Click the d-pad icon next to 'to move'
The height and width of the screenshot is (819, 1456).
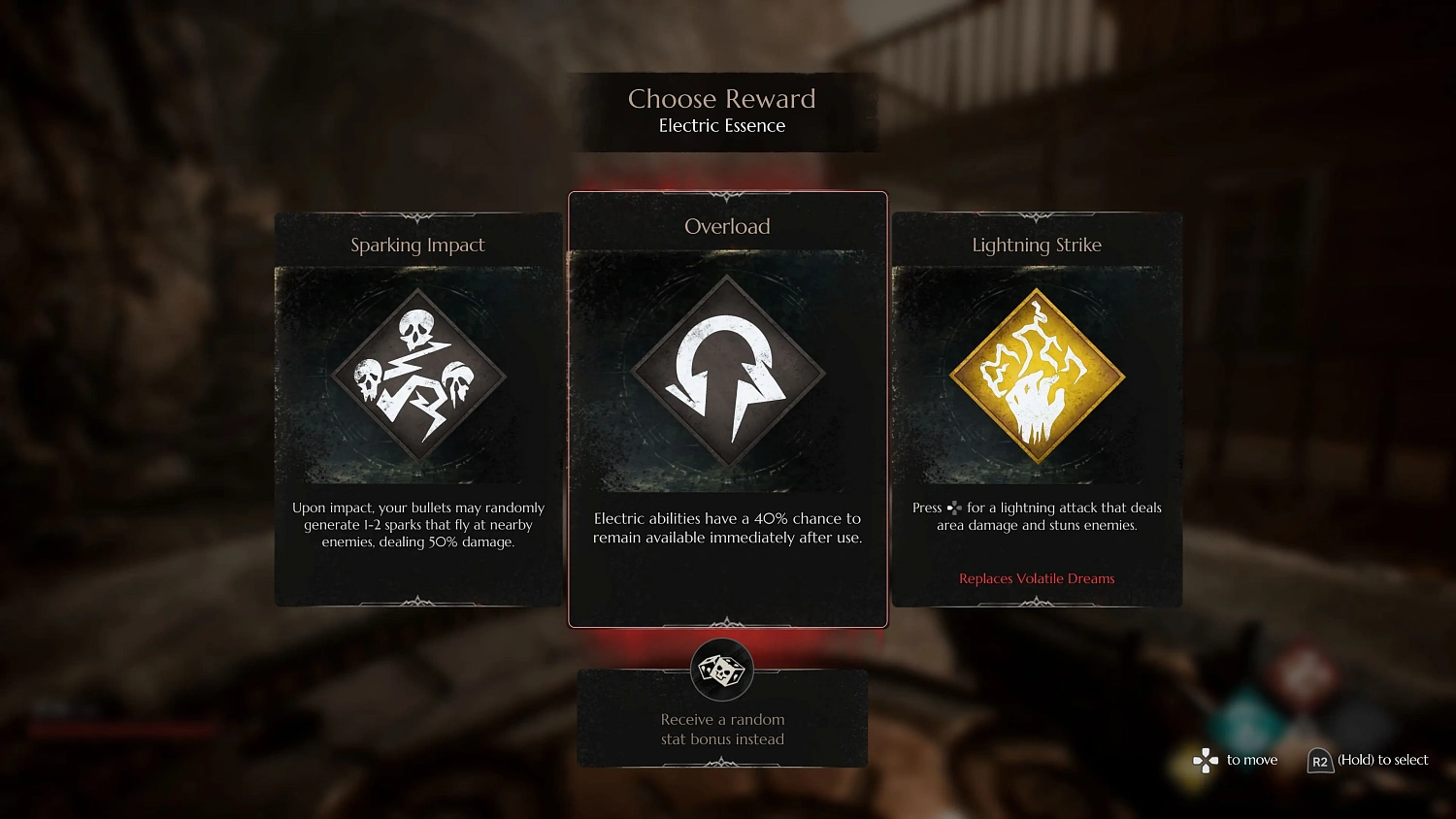[1205, 761]
